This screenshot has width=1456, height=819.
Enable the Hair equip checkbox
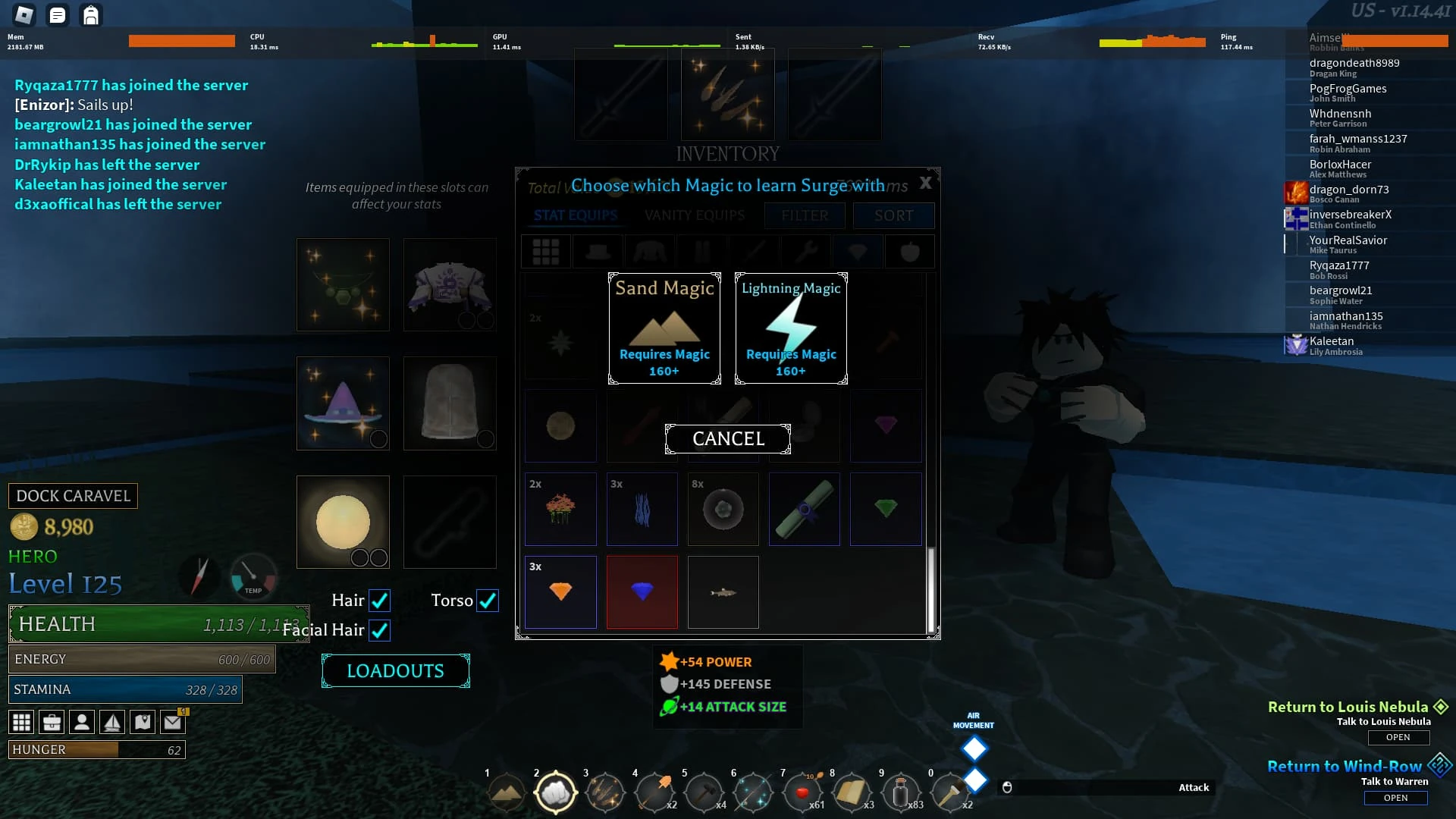click(379, 600)
